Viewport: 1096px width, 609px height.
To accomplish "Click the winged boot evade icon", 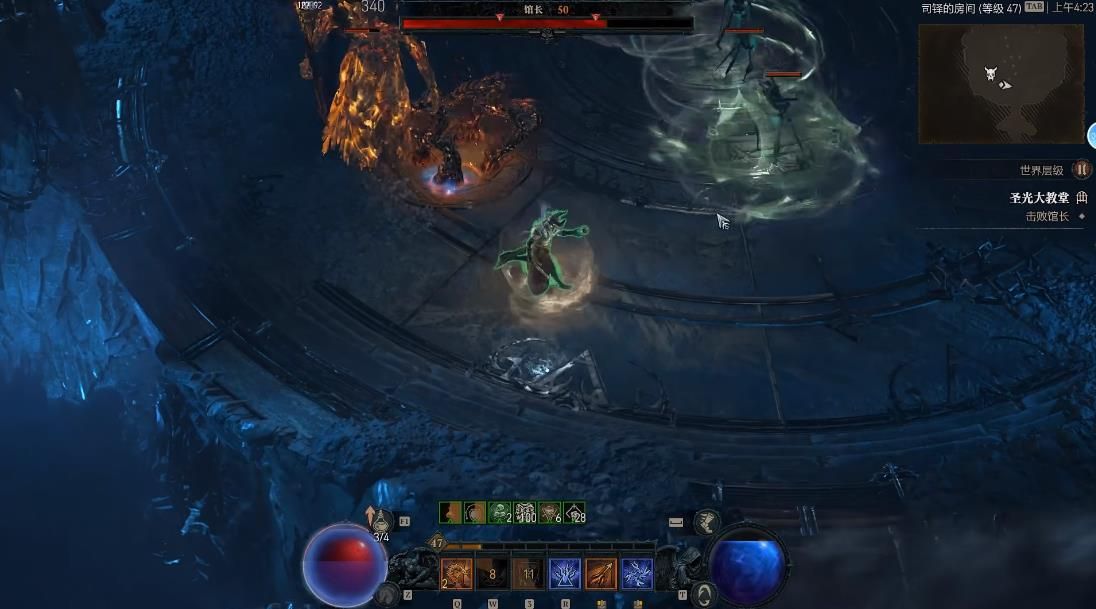I will click(x=707, y=521).
